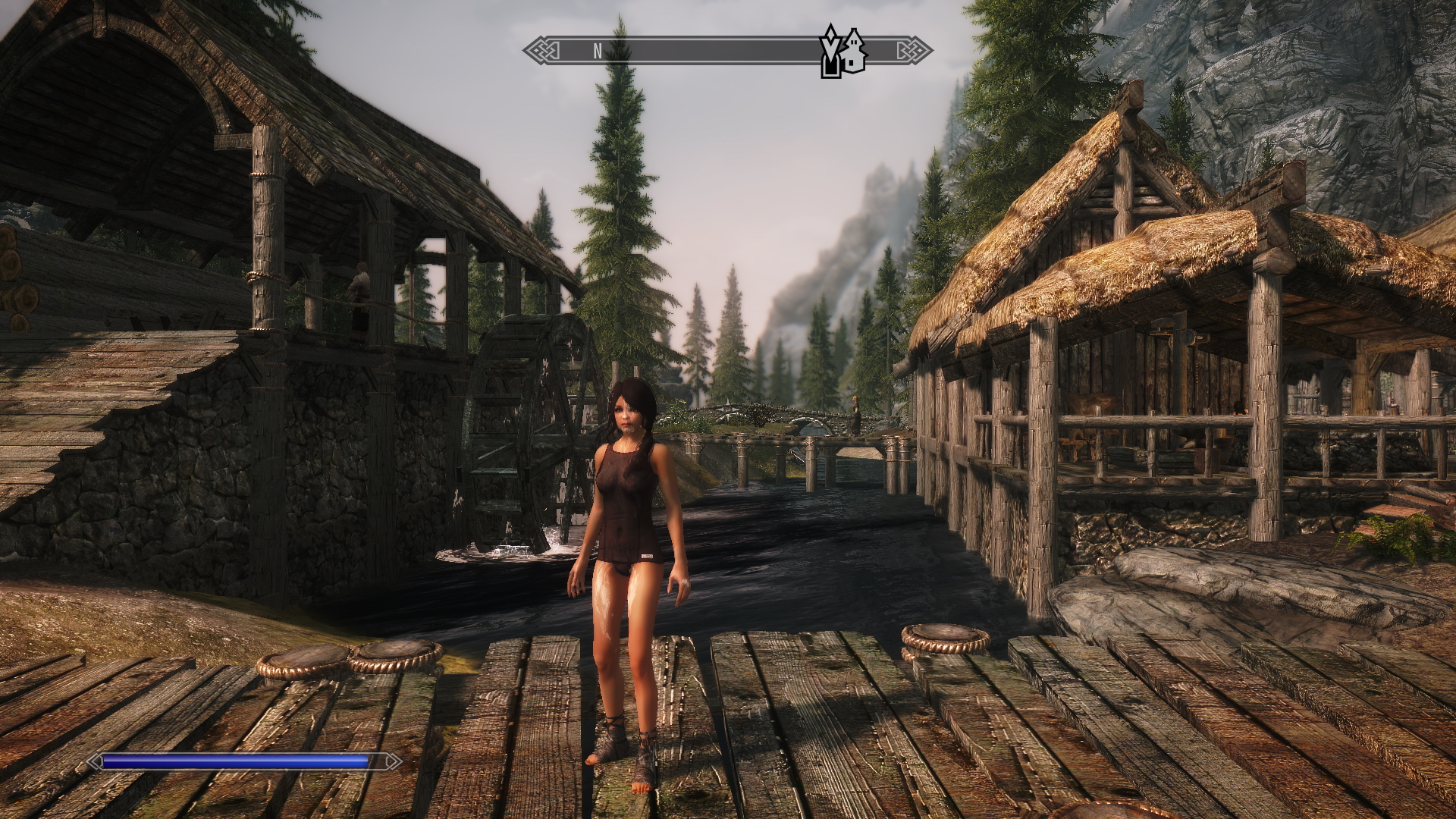Viewport: 1456px width, 819px height.
Task: Click the house-shaped marker on the compass
Action: pos(854,52)
